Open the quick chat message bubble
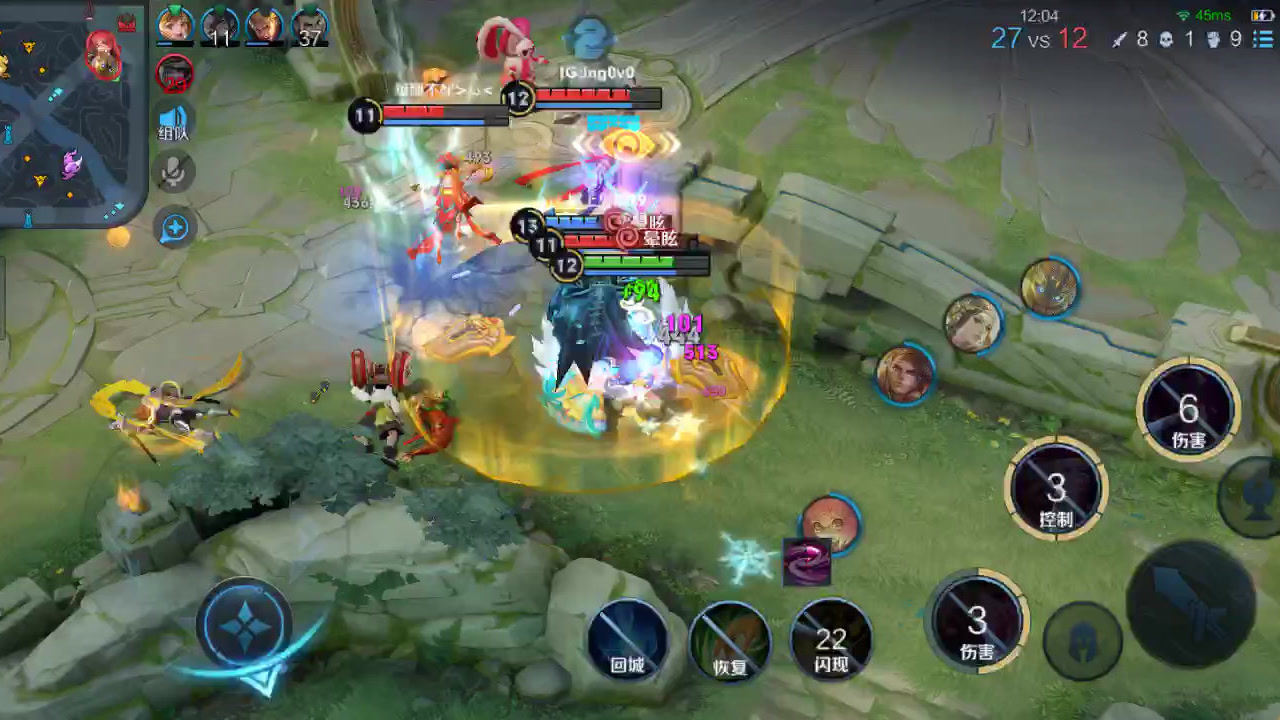1280x720 pixels. point(175,228)
